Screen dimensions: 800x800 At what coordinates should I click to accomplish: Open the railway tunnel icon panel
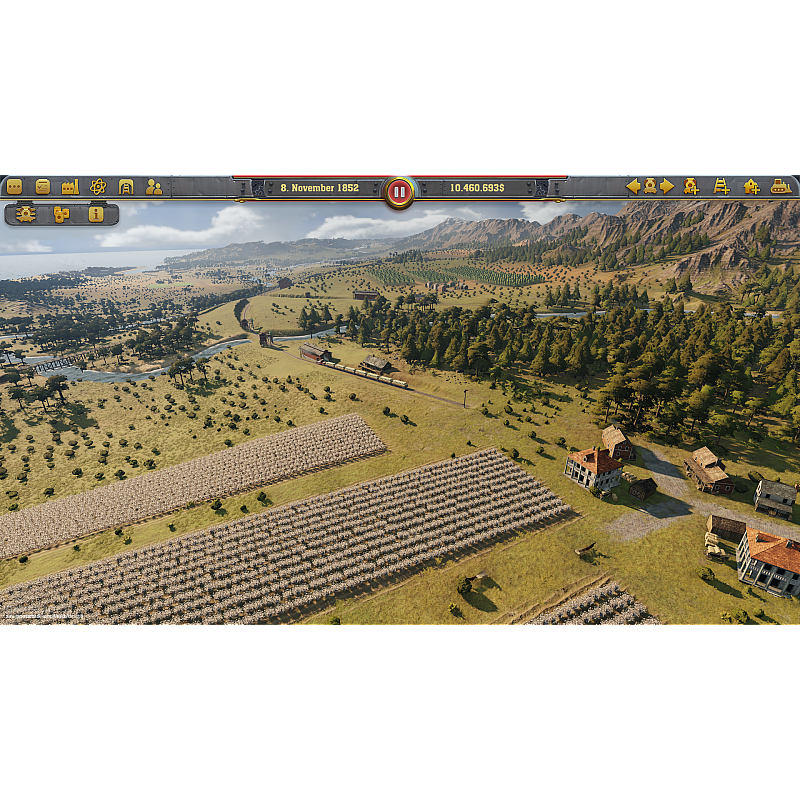pos(126,187)
